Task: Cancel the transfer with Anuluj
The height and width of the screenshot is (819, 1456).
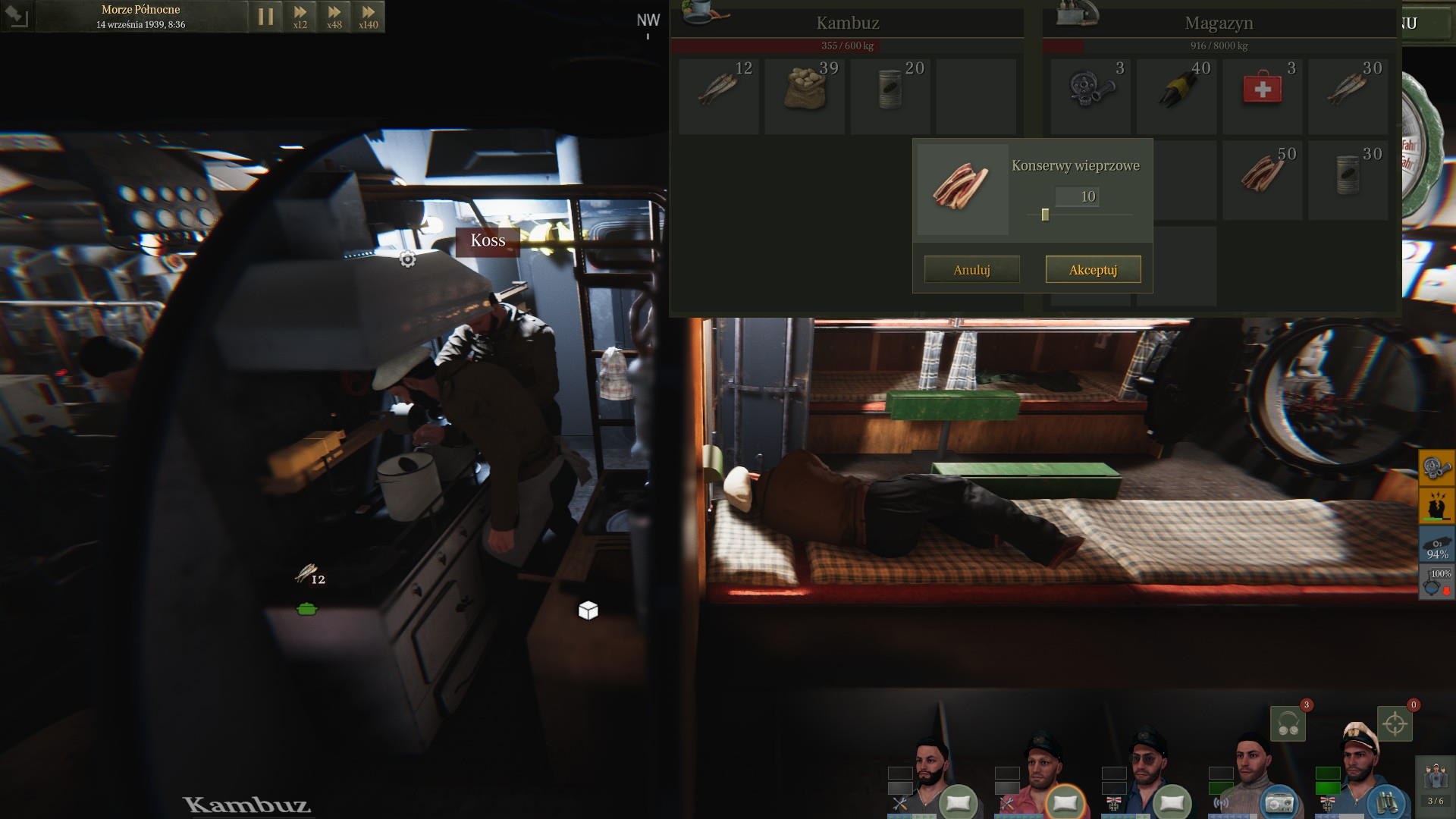Action: (x=971, y=269)
